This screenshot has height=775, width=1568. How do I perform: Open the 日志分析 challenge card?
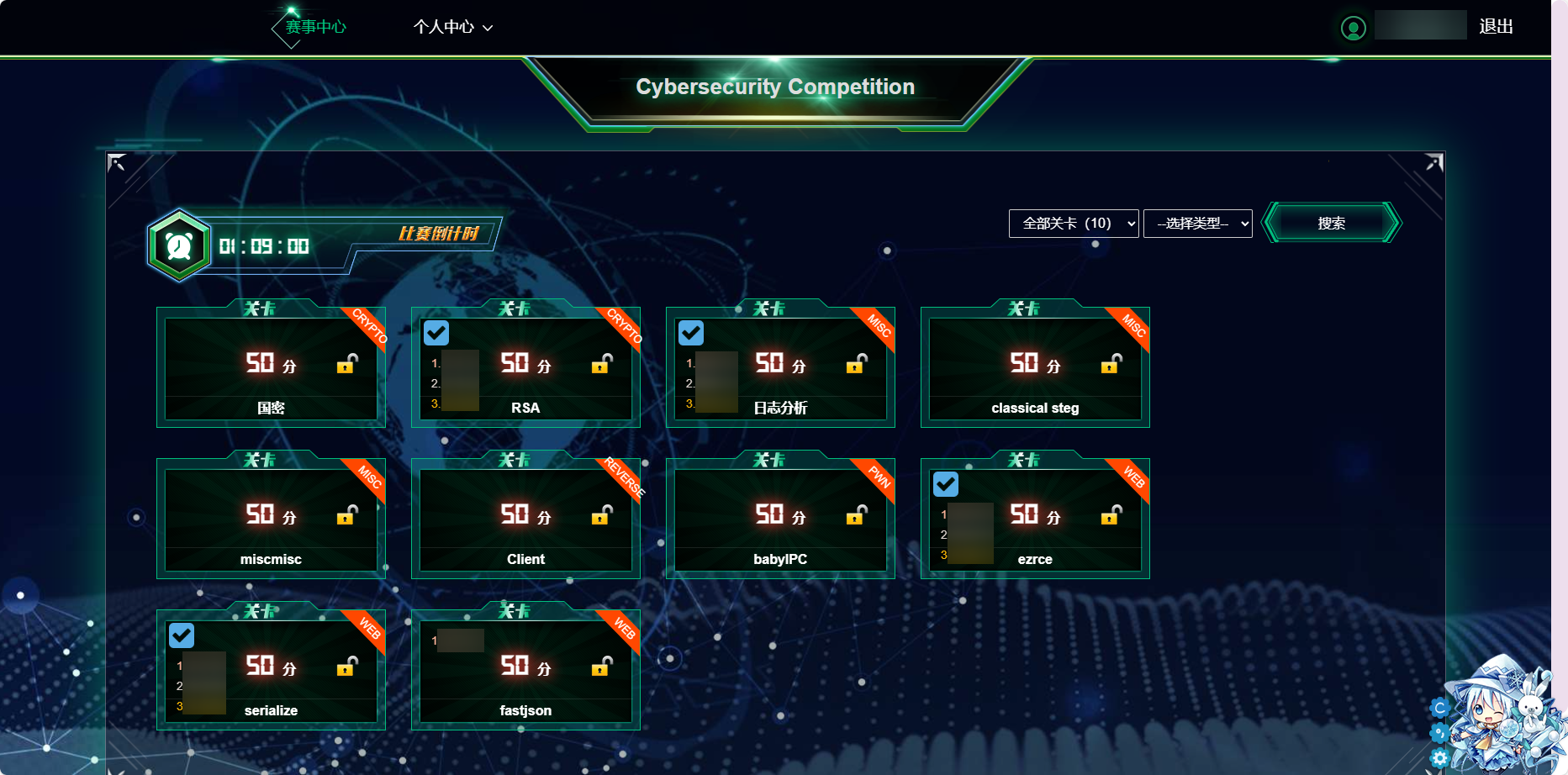780,367
